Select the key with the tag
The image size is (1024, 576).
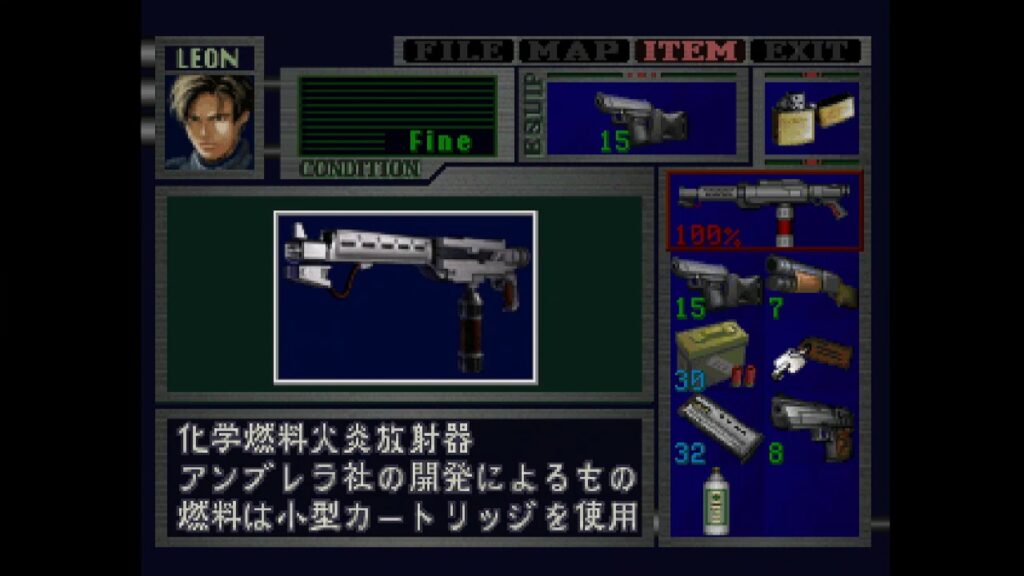point(811,356)
